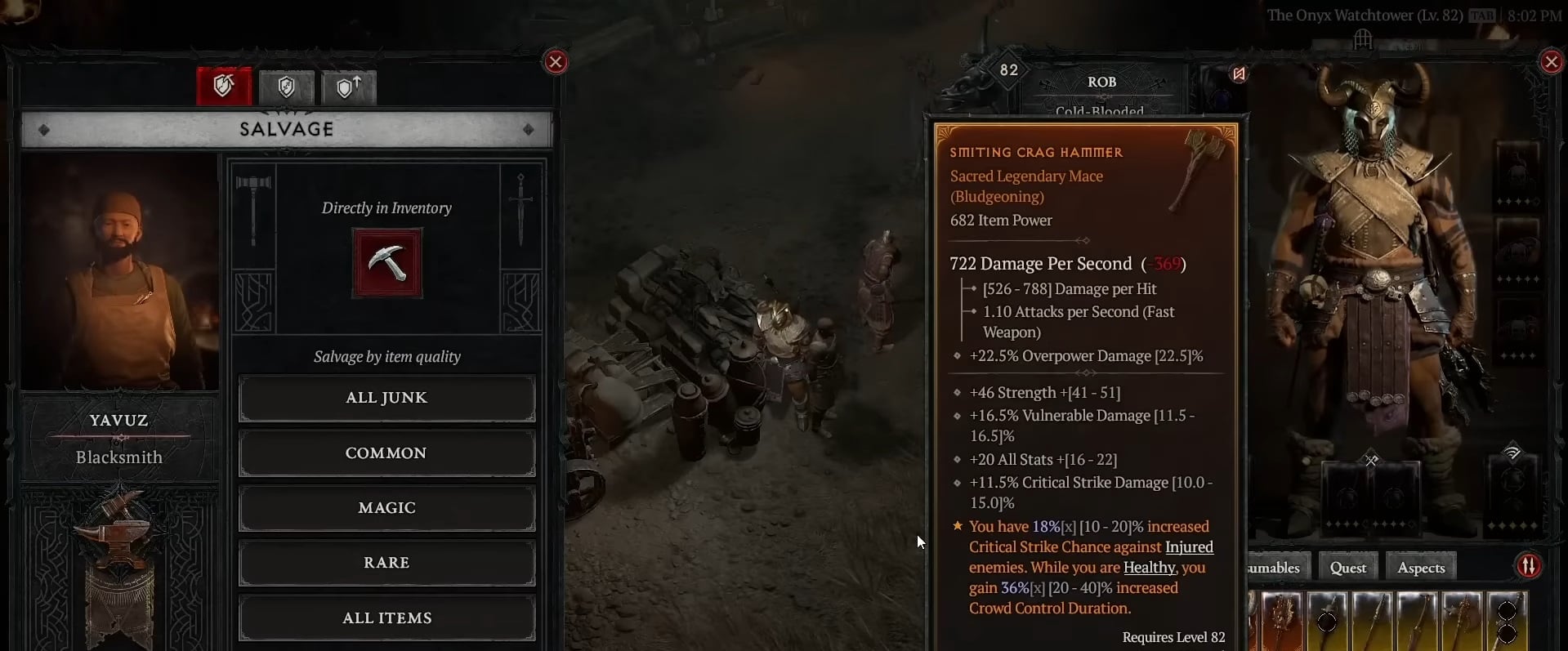The image size is (1568, 651).
Task: Switch to the Consumables inventory tab
Action: pos(1275,566)
